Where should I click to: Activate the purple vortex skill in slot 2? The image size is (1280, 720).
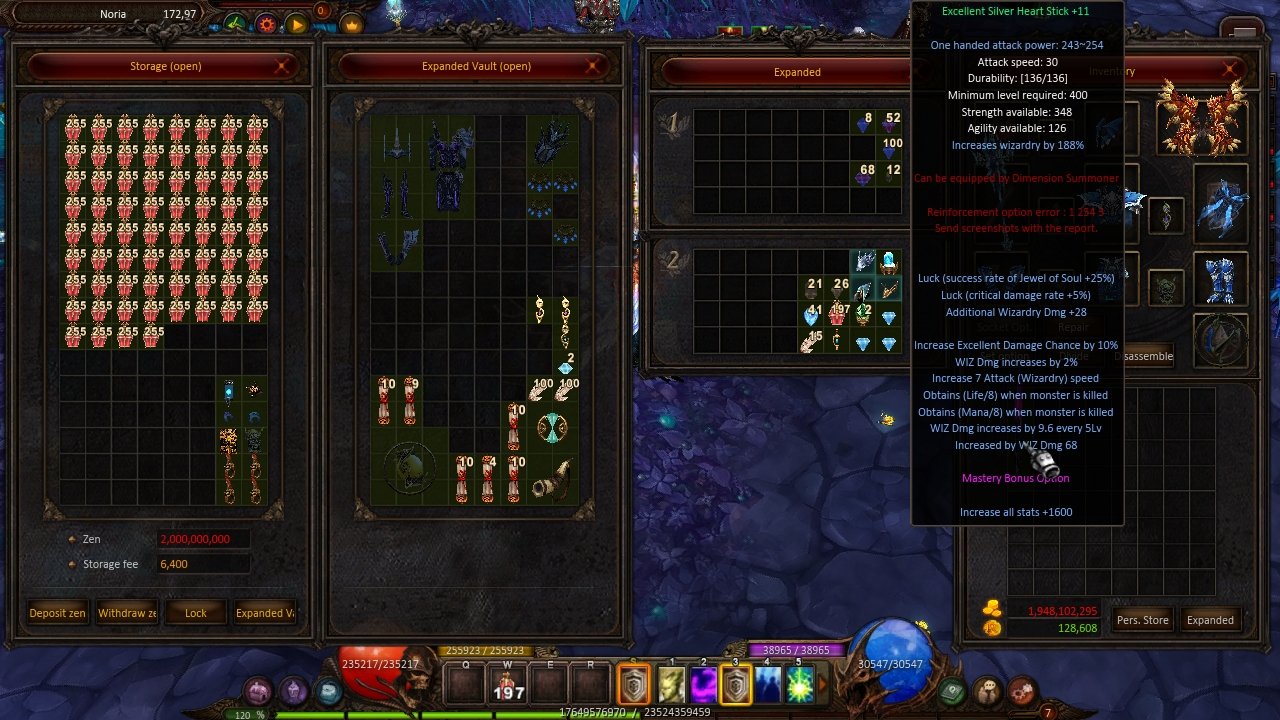click(703, 685)
